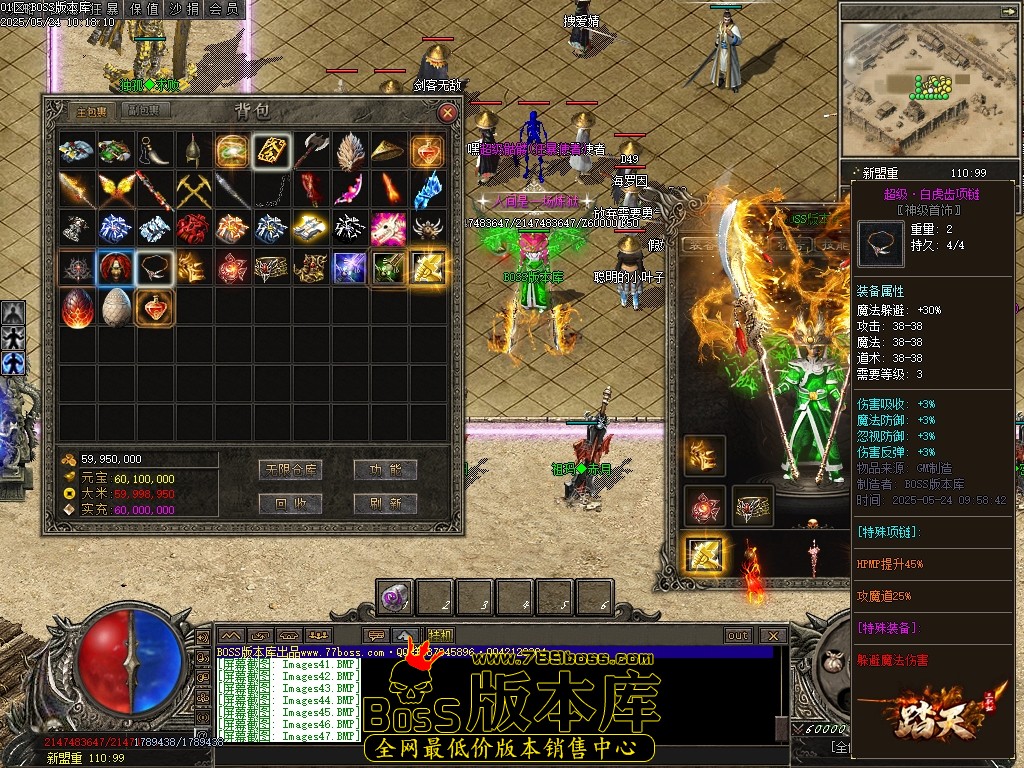Select the 主包裹 main bag tab
The width and height of the screenshot is (1024, 768).
point(91,111)
